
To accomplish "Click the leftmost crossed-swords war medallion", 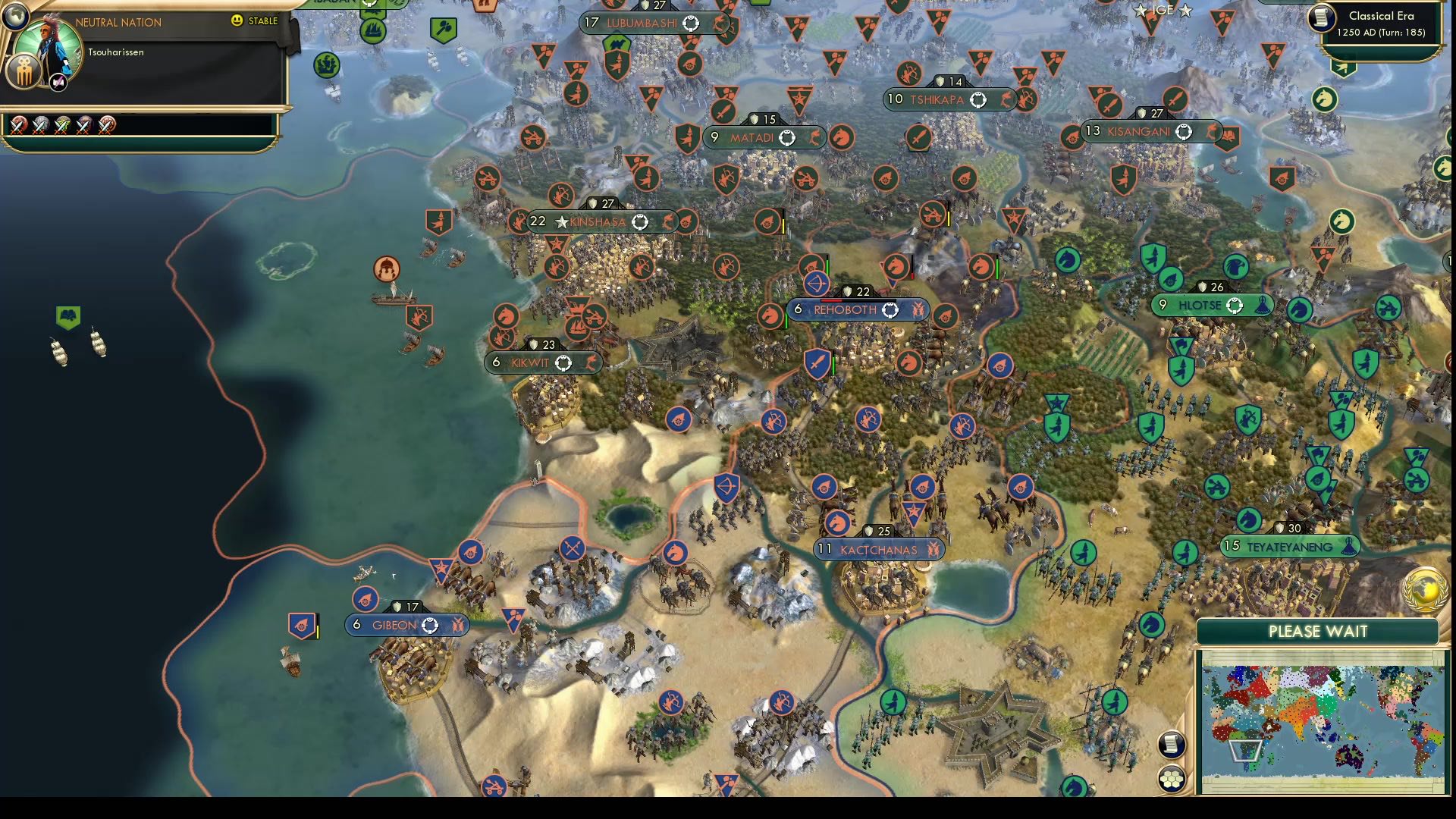I will pos(19,126).
